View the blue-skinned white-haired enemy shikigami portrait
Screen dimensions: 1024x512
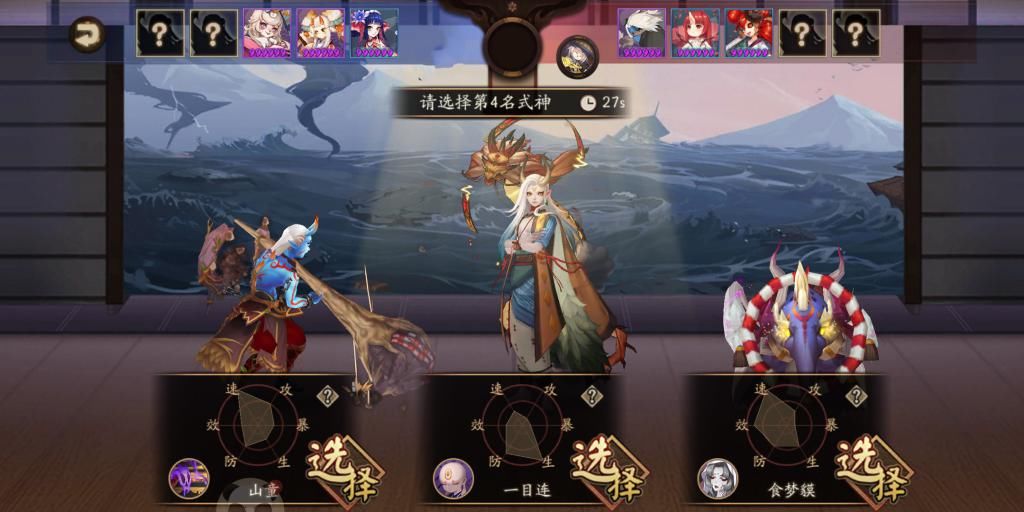[641, 33]
